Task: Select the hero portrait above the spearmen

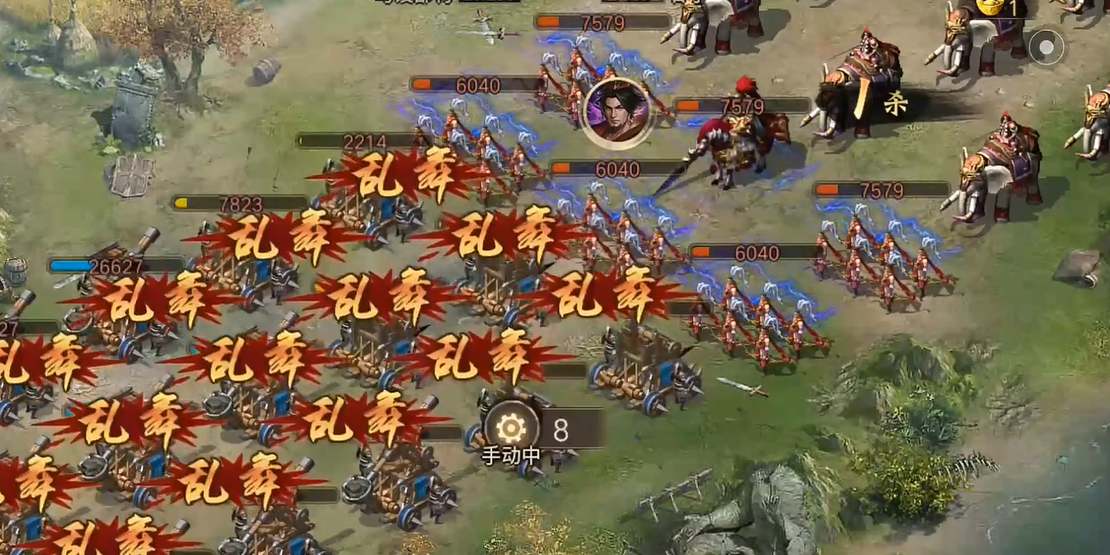Action: click(x=616, y=110)
